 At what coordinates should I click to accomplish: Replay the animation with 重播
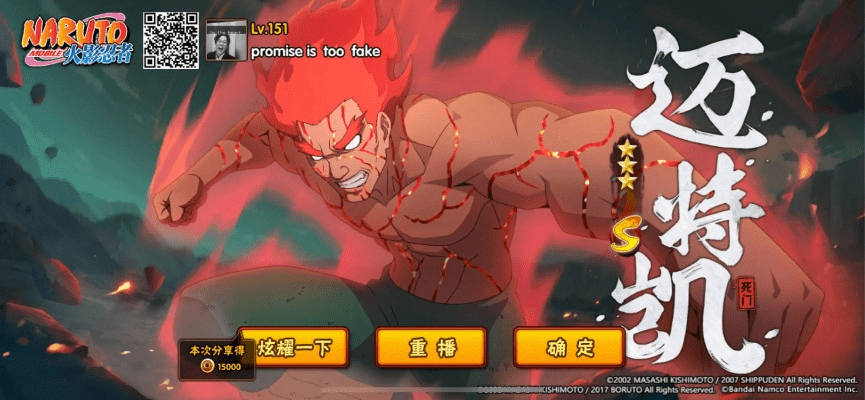click(431, 348)
